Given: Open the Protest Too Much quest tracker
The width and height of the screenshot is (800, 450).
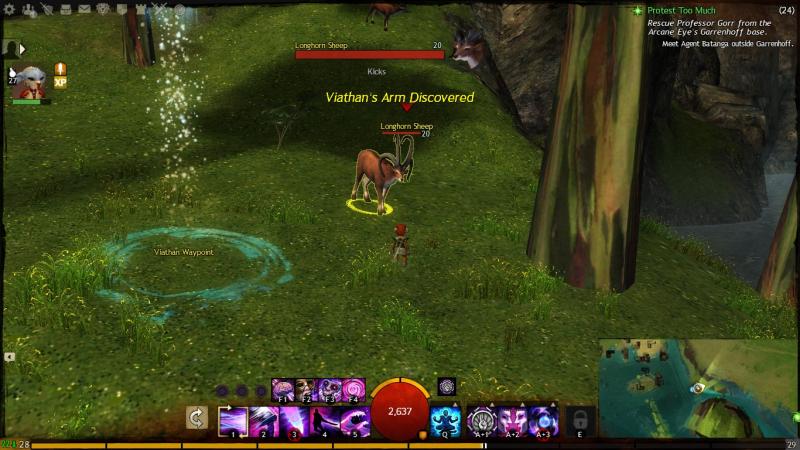Looking at the screenshot, I should coord(682,10).
